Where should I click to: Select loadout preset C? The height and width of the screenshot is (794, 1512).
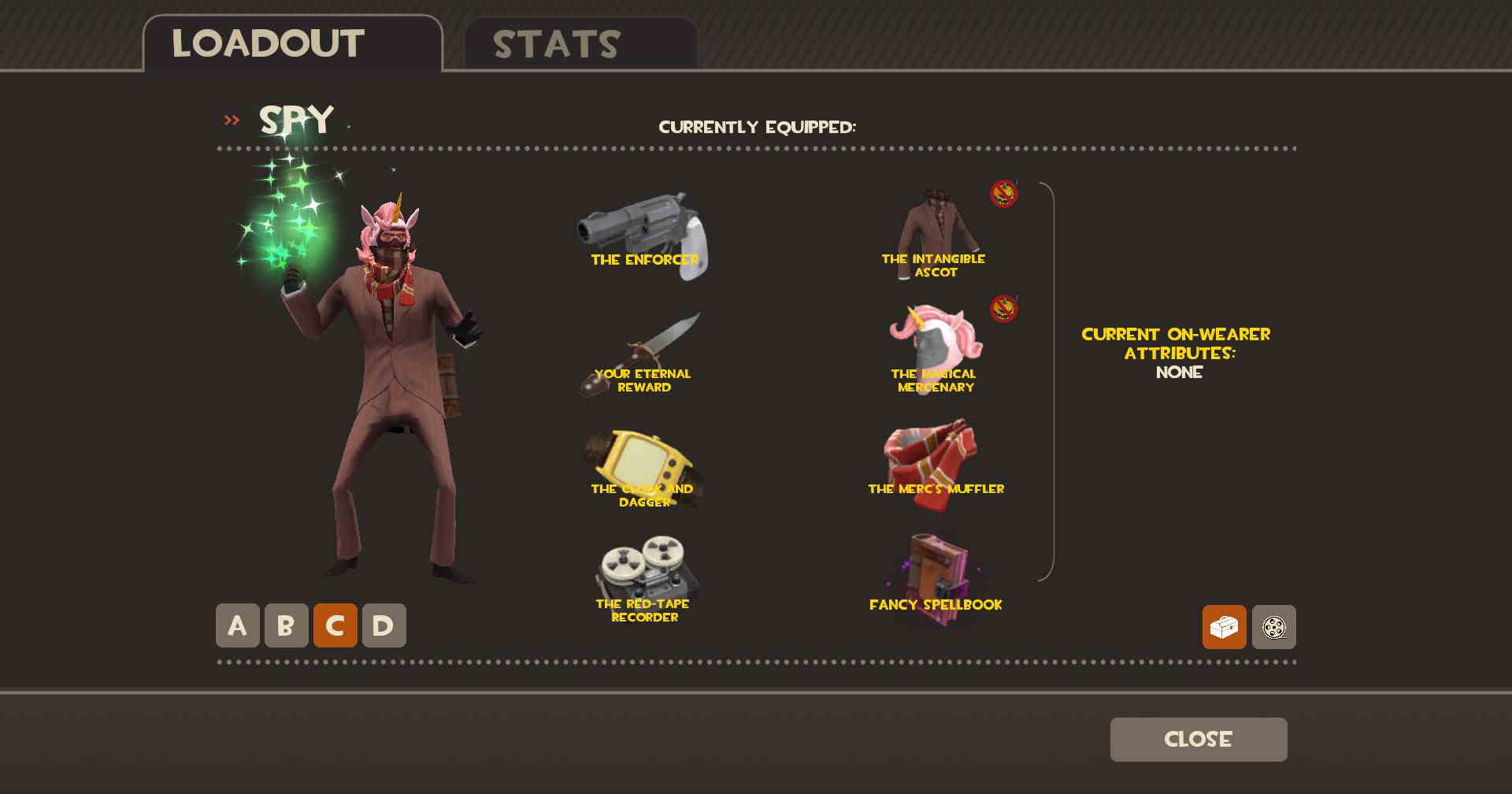click(335, 625)
